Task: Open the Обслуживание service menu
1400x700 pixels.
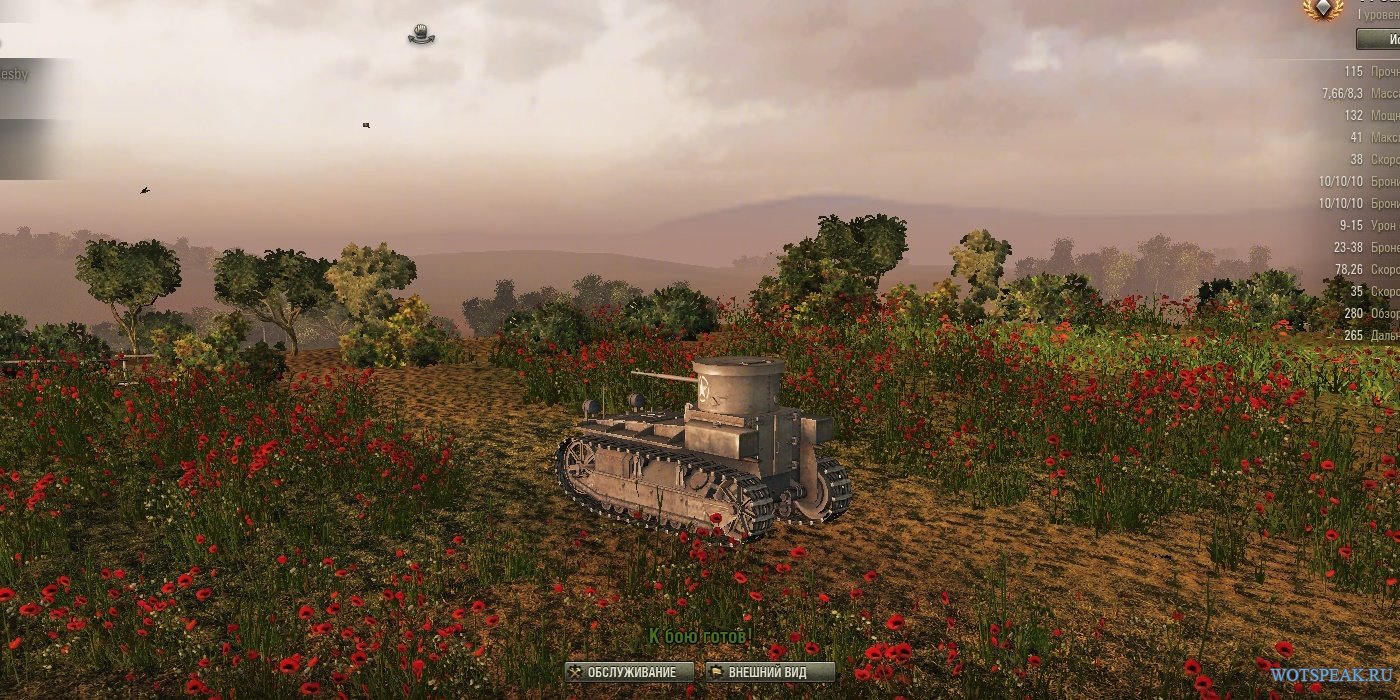Action: point(630,672)
